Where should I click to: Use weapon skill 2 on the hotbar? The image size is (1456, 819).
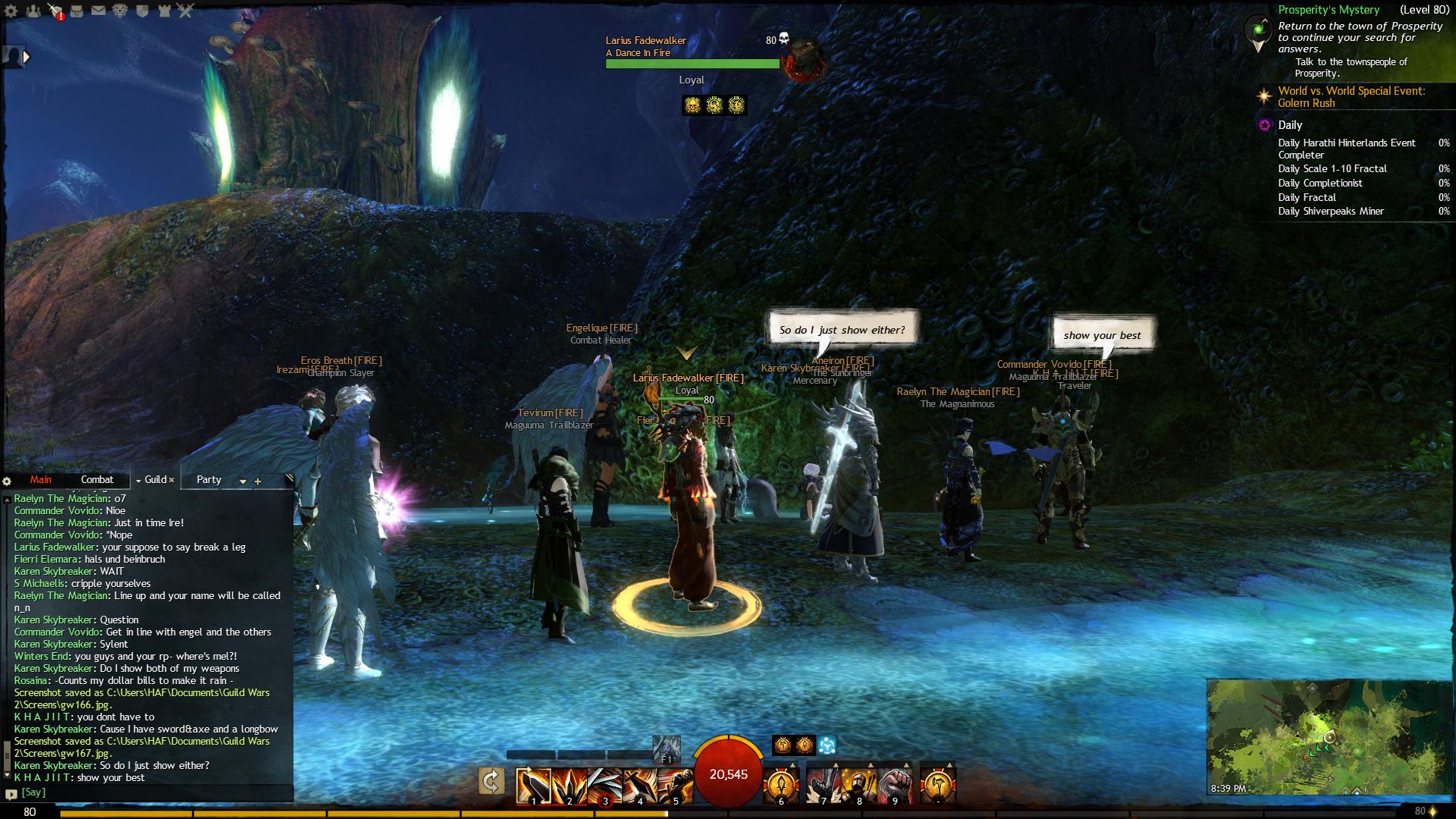(x=570, y=786)
